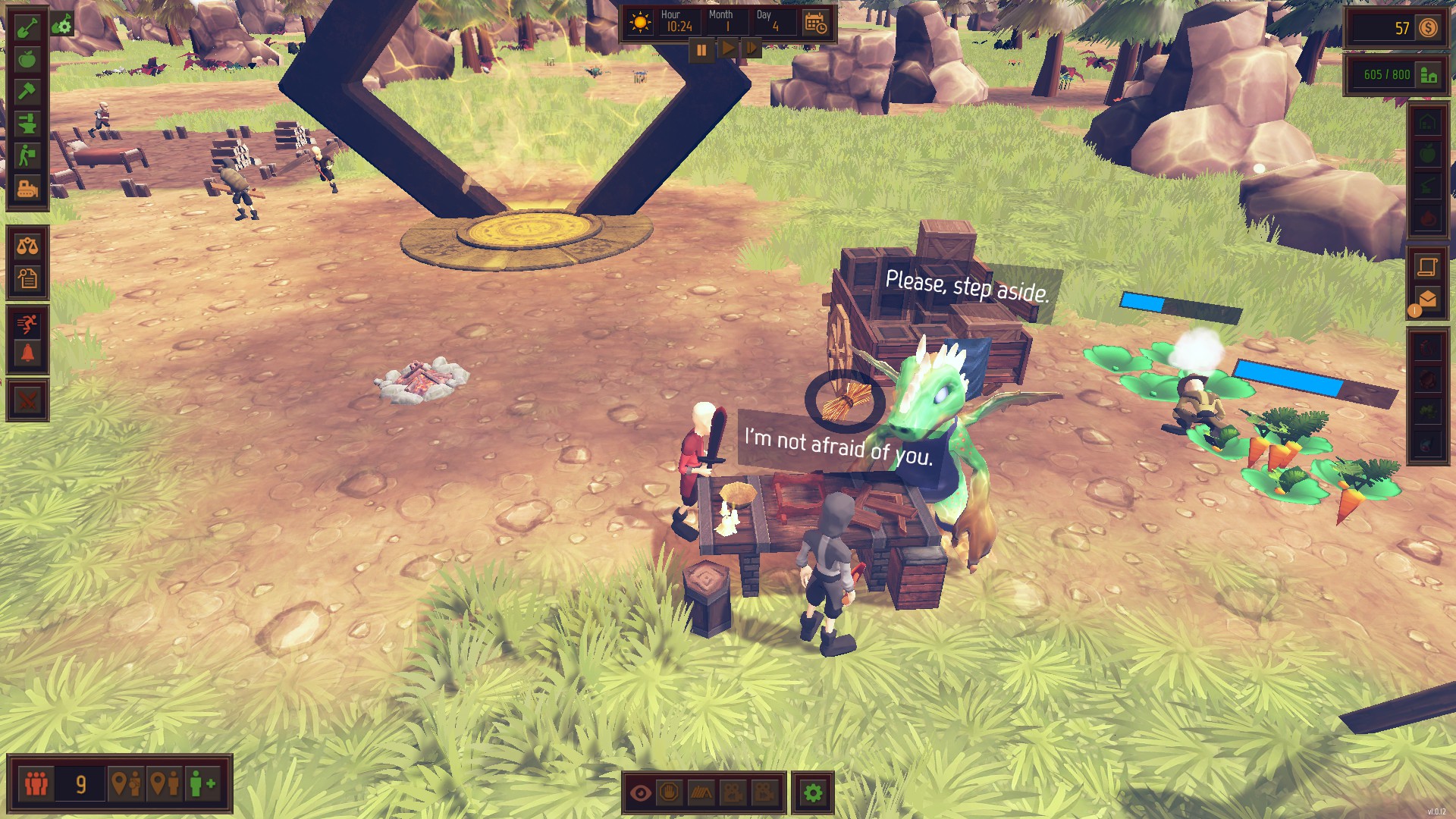Open the balance scales panel
This screenshot has width=1456, height=819.
(27, 246)
